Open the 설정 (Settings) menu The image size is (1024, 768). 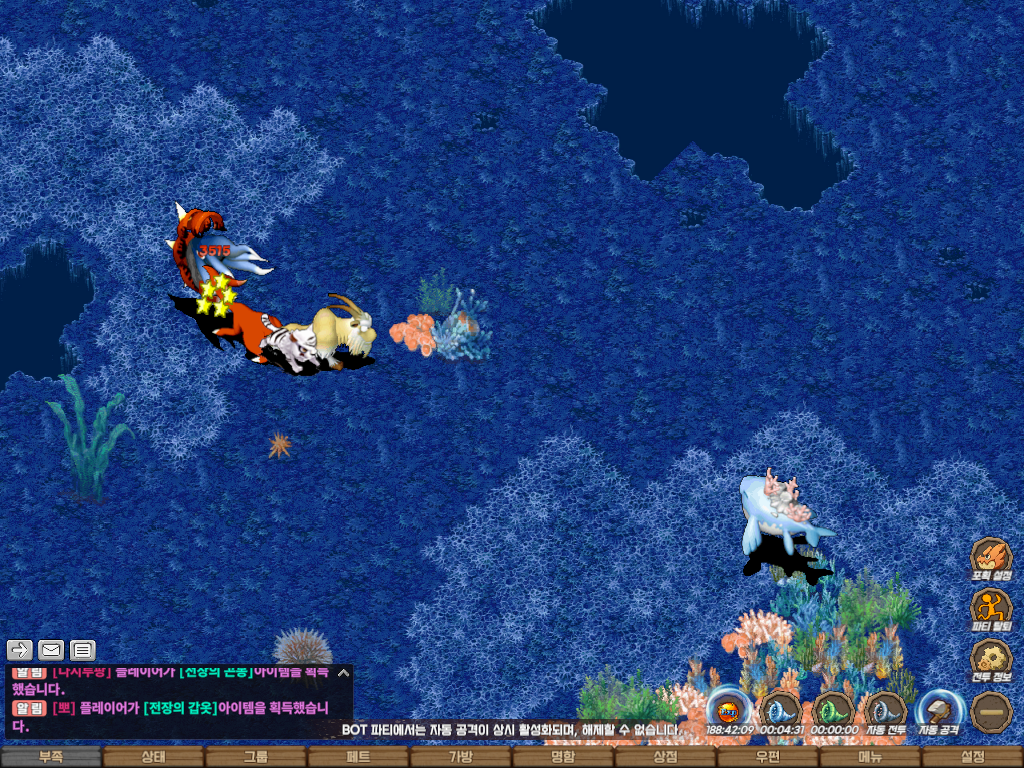pyautogui.click(x=972, y=758)
